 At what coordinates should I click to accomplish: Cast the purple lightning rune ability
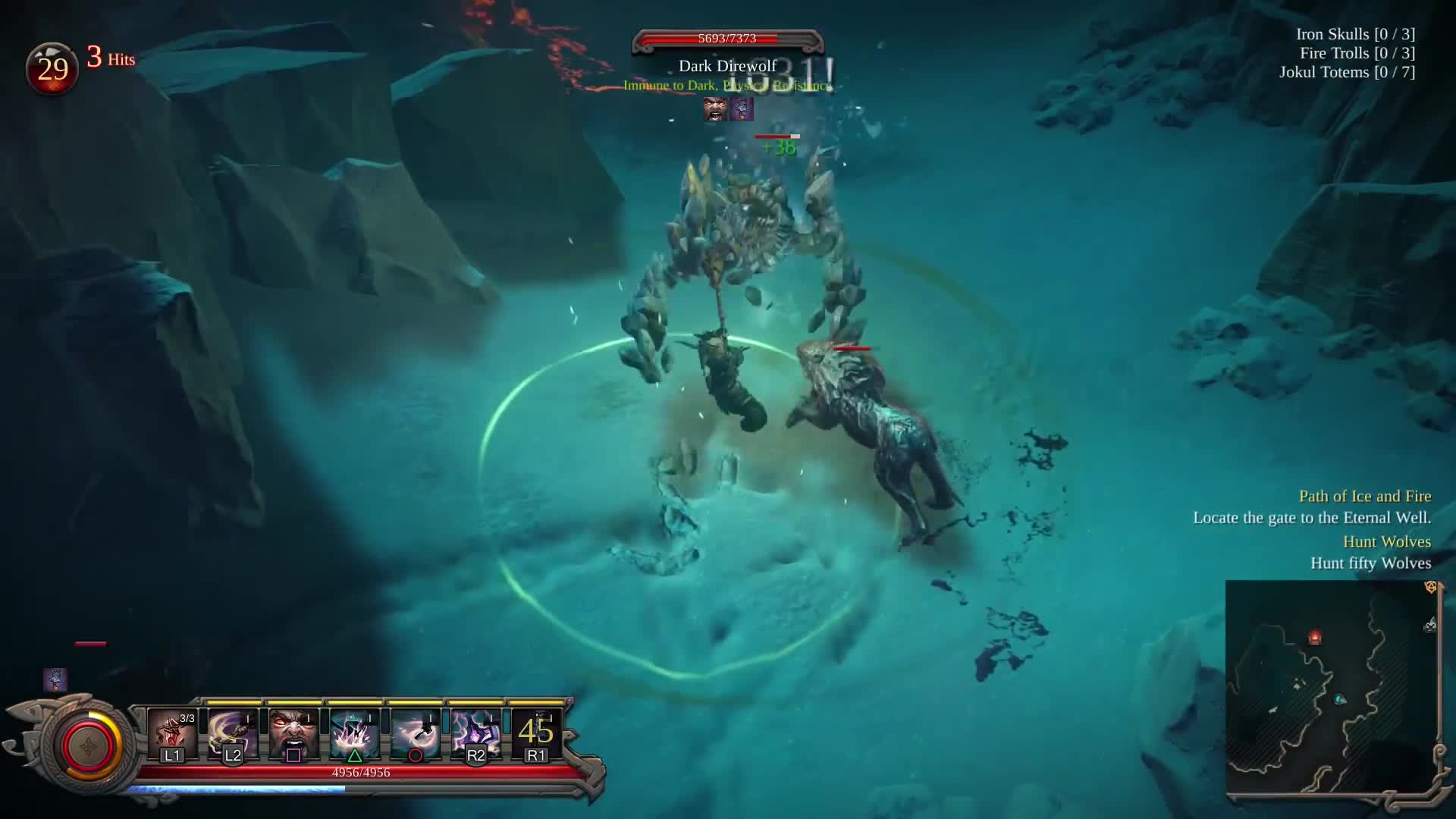click(x=475, y=733)
